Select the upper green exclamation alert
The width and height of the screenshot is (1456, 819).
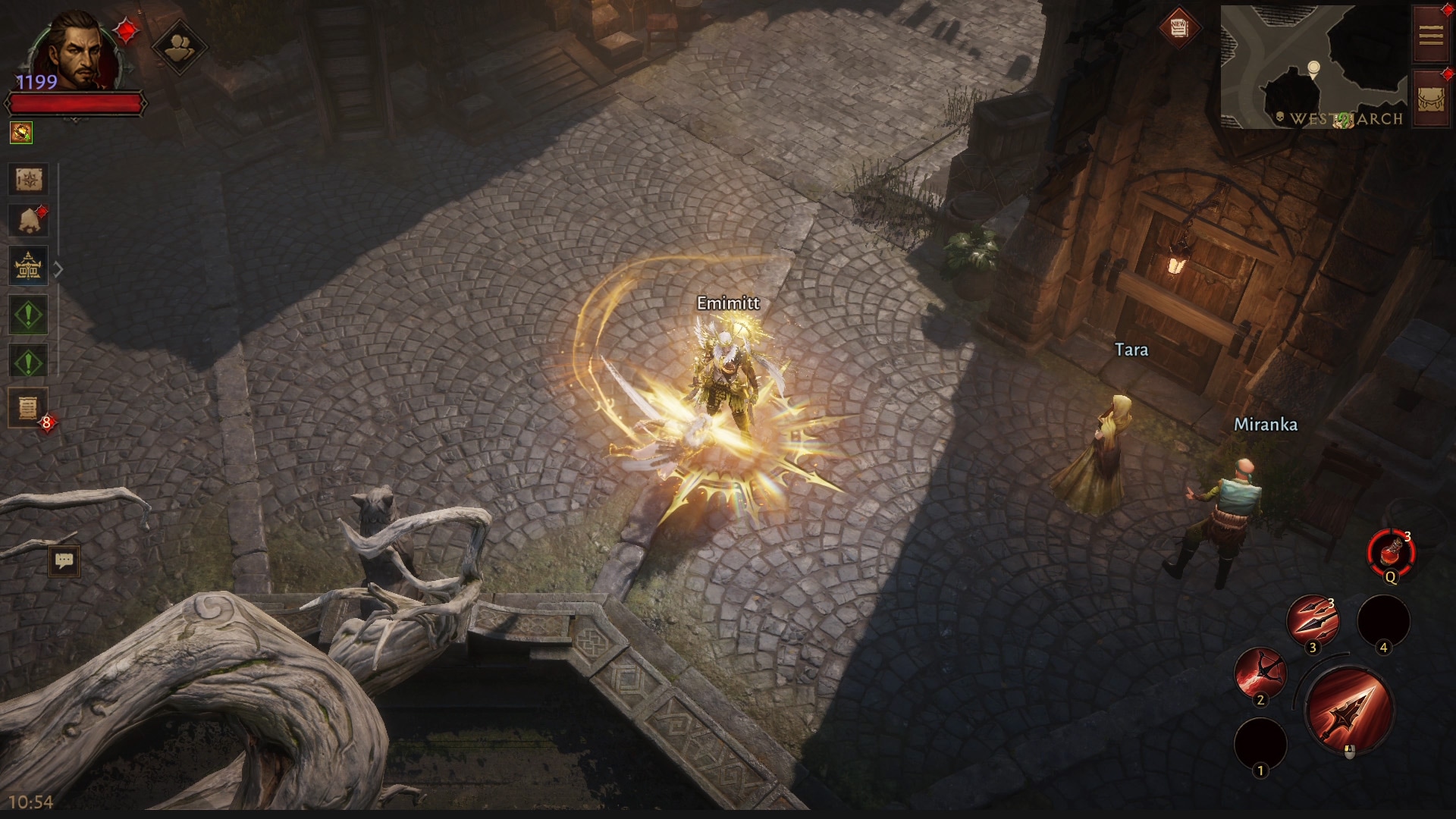pos(29,315)
